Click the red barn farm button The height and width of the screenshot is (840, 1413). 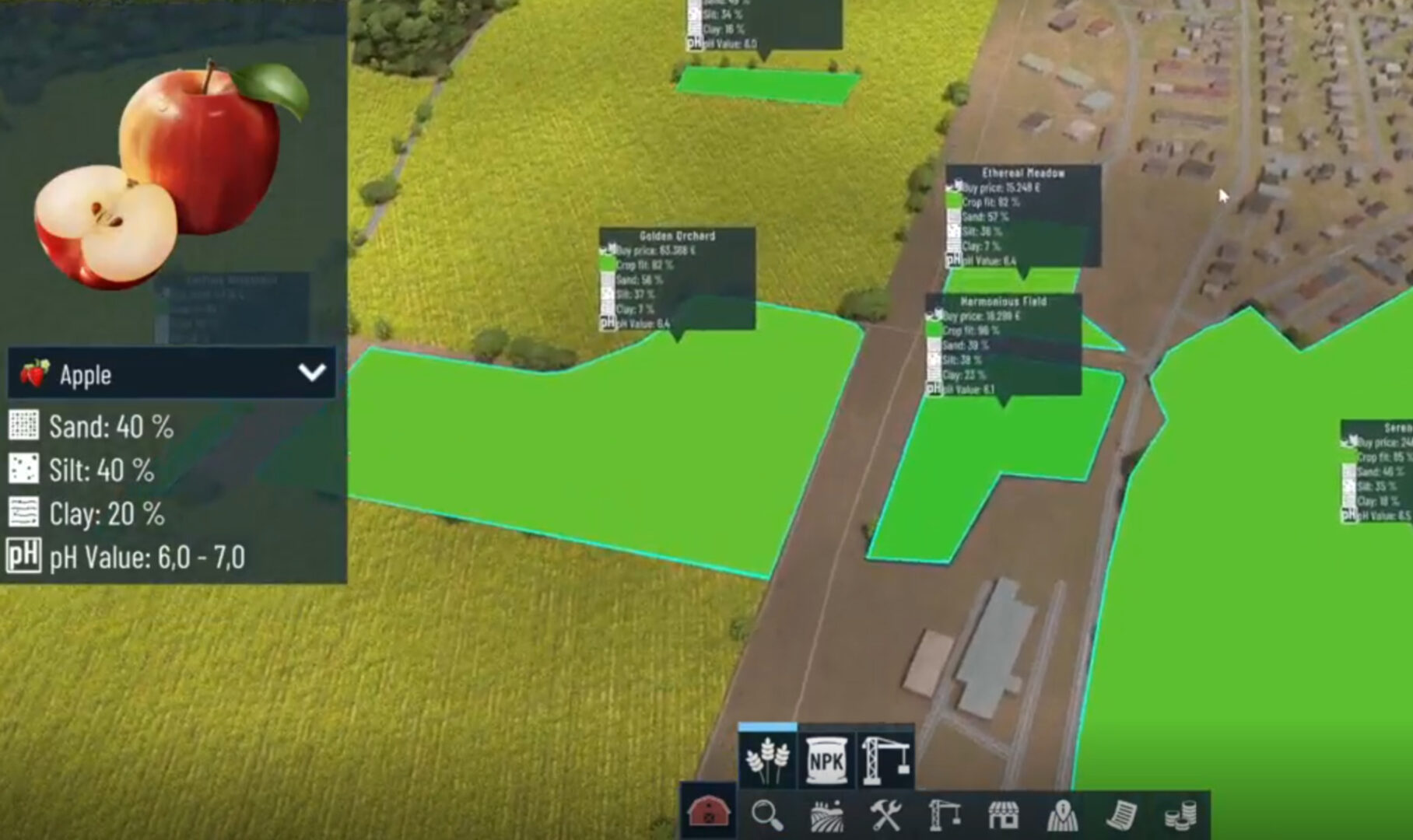(708, 814)
